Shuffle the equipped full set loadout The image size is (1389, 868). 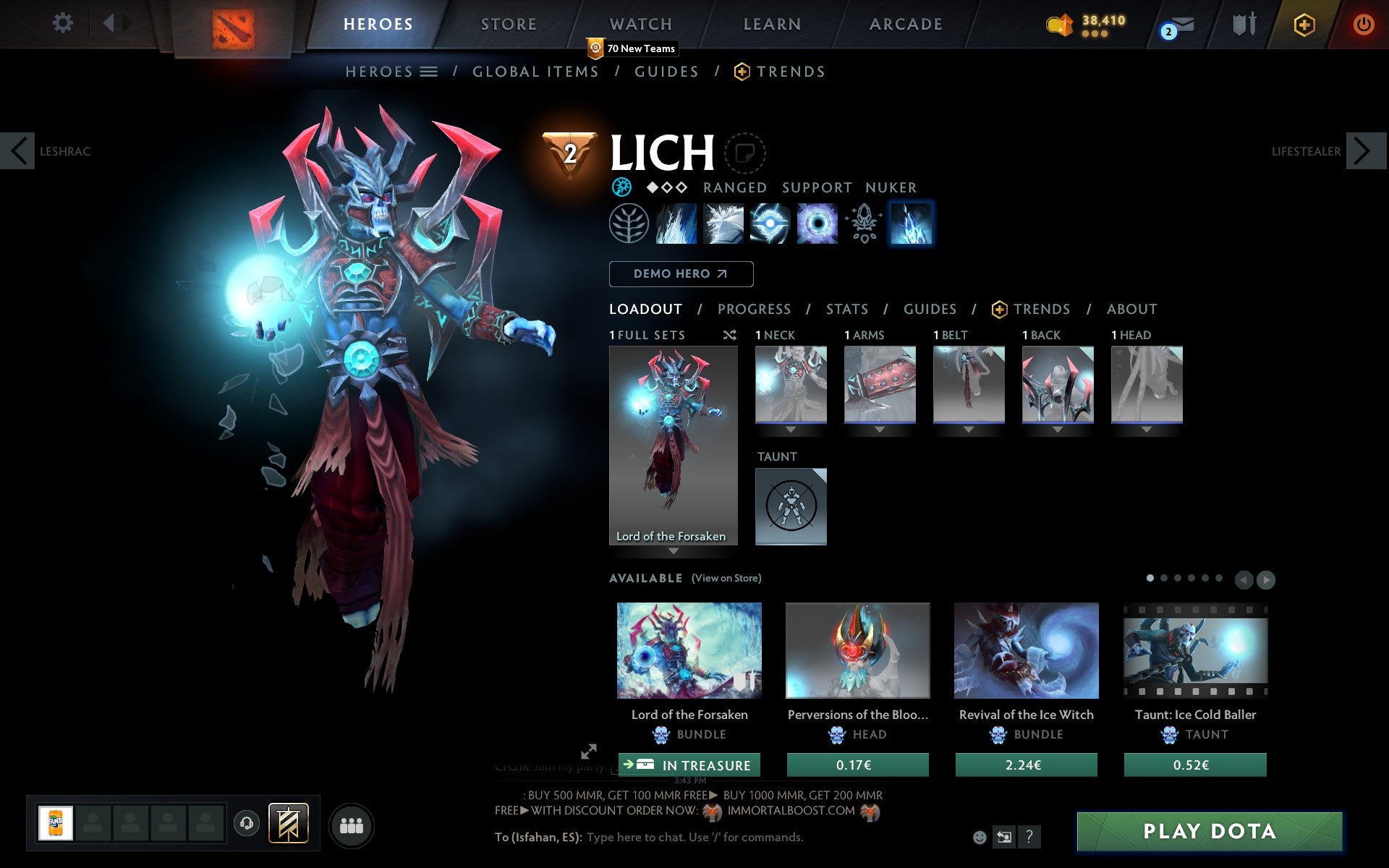(729, 335)
